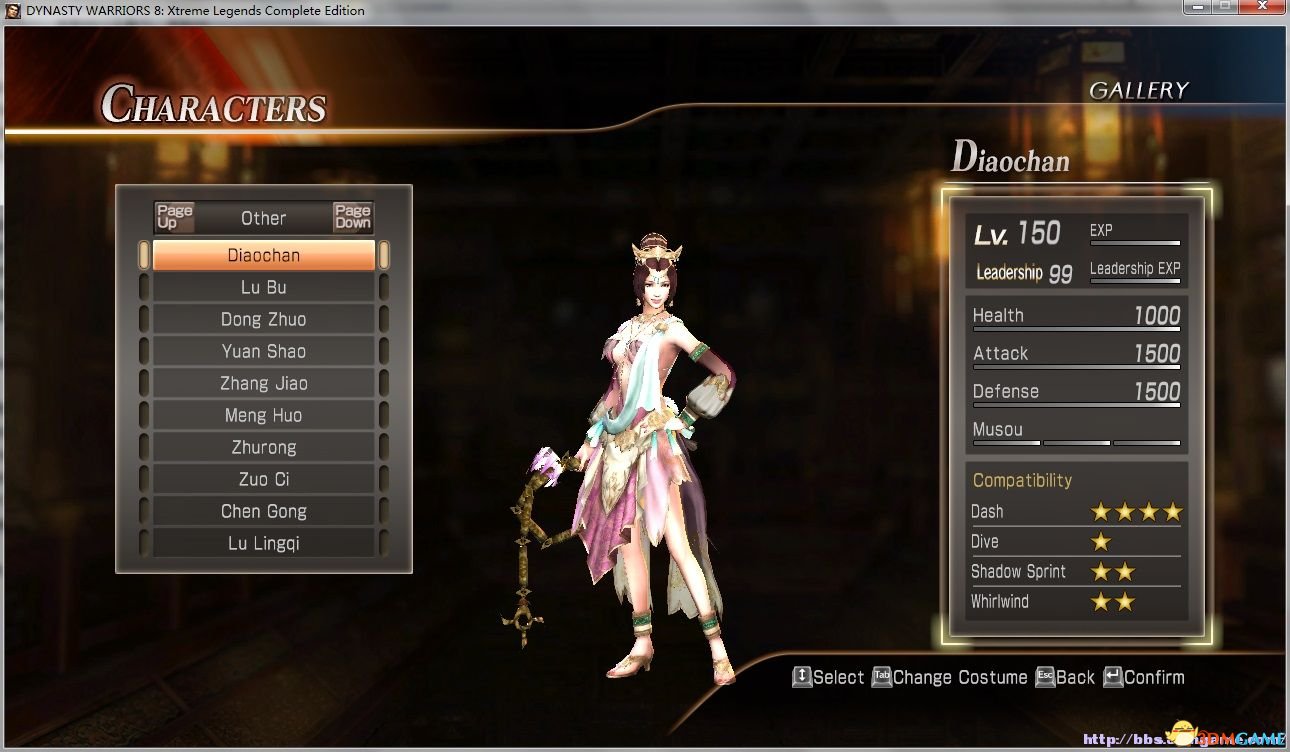1290x752 pixels.
Task: Pick Dong Zhuo in the character list
Action: [x=264, y=319]
